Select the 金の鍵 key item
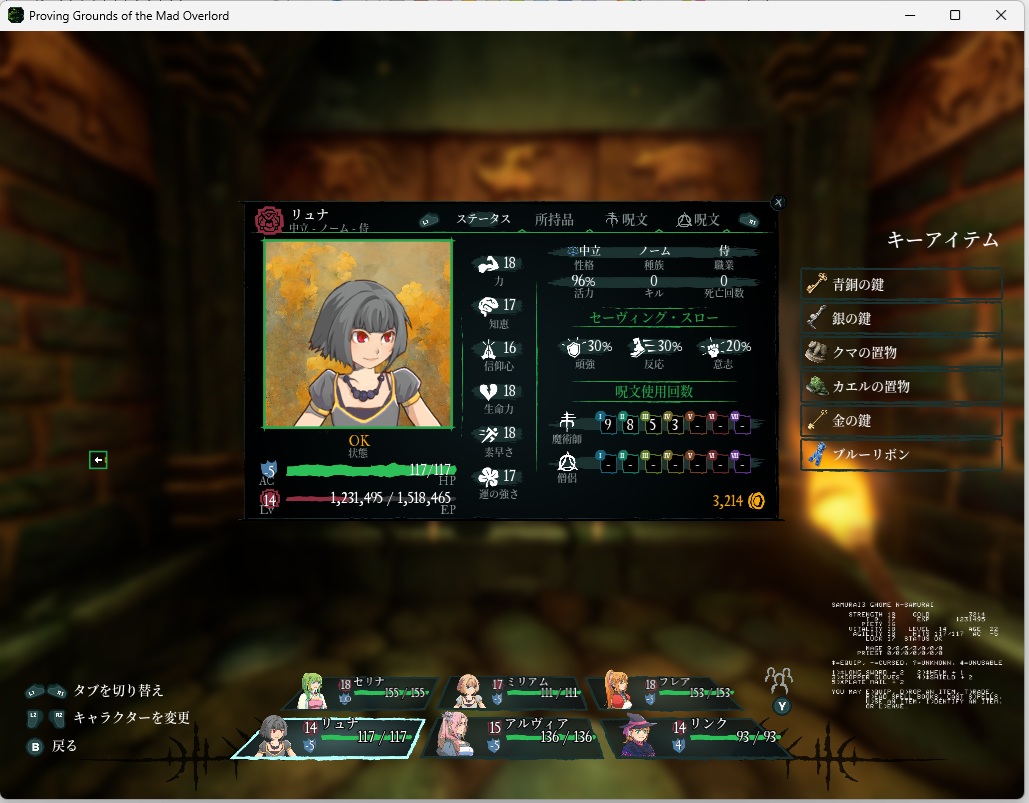1029x803 pixels. click(x=901, y=420)
